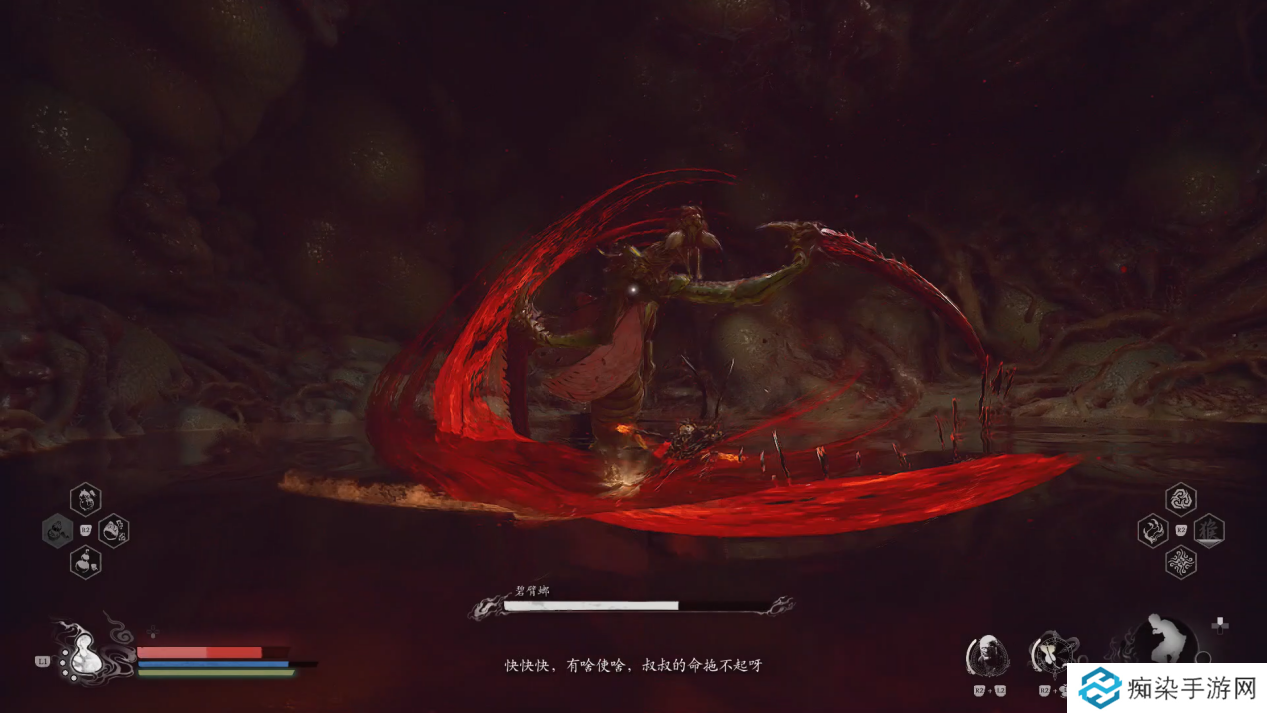This screenshot has width=1267, height=713.
Task: Activate the flame-shaped spell on the left
Action: tap(1153, 530)
